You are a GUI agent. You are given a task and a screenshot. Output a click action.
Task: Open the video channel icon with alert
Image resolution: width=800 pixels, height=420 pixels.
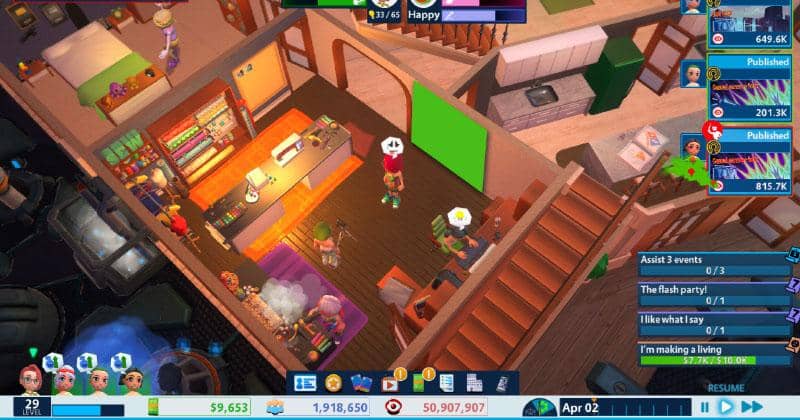click(390, 383)
